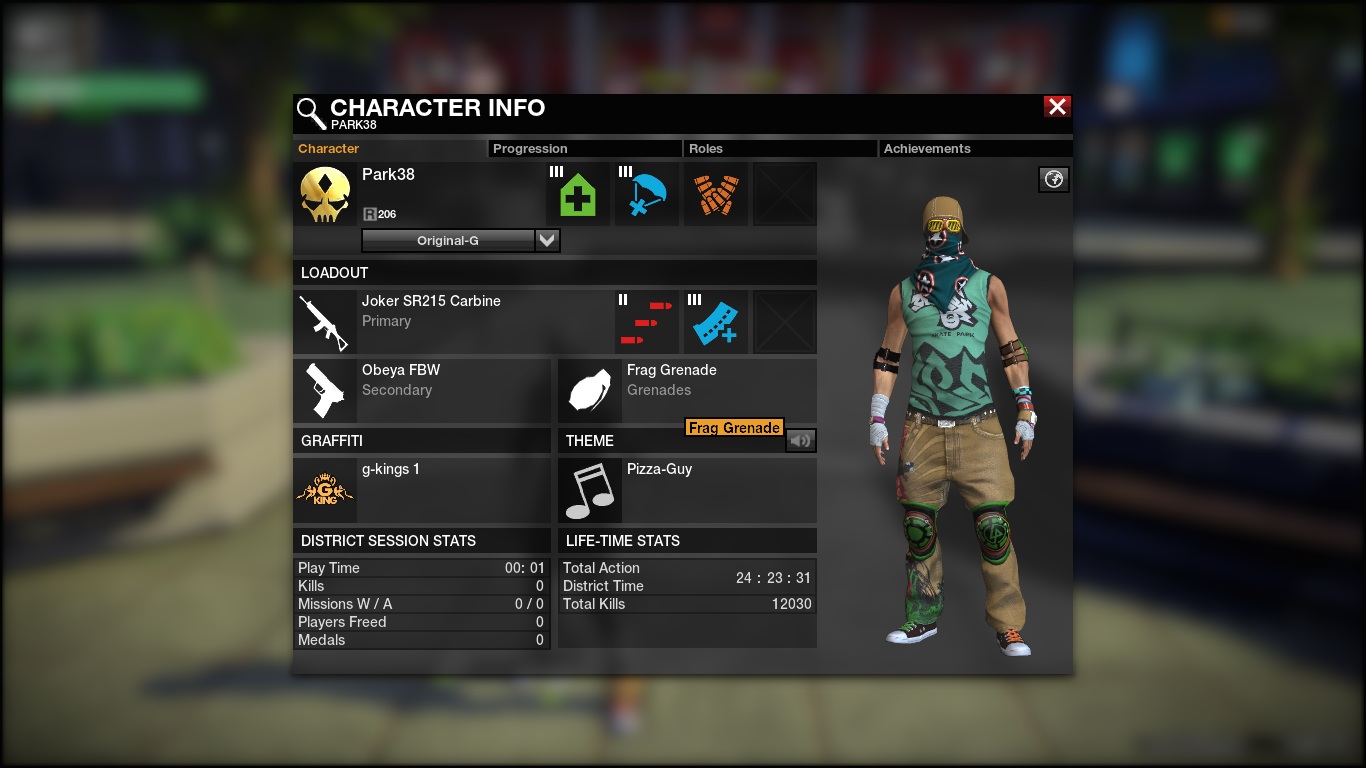Toggle the theme speaker sound button

(x=800, y=440)
